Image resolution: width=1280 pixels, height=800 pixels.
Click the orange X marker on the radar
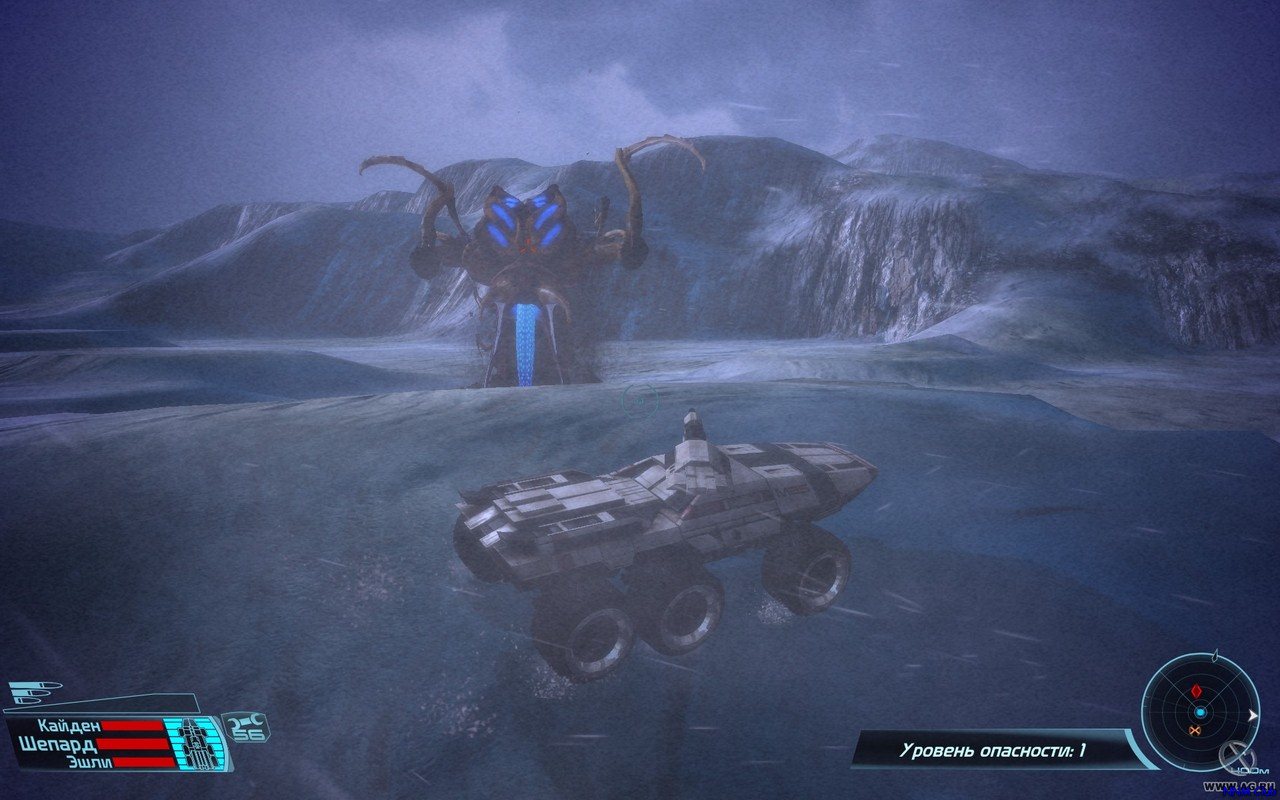[1194, 730]
